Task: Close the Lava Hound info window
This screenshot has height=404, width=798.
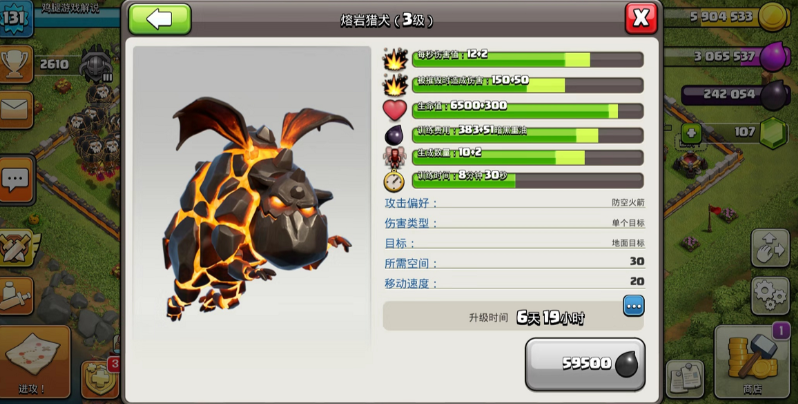Action: (x=640, y=18)
